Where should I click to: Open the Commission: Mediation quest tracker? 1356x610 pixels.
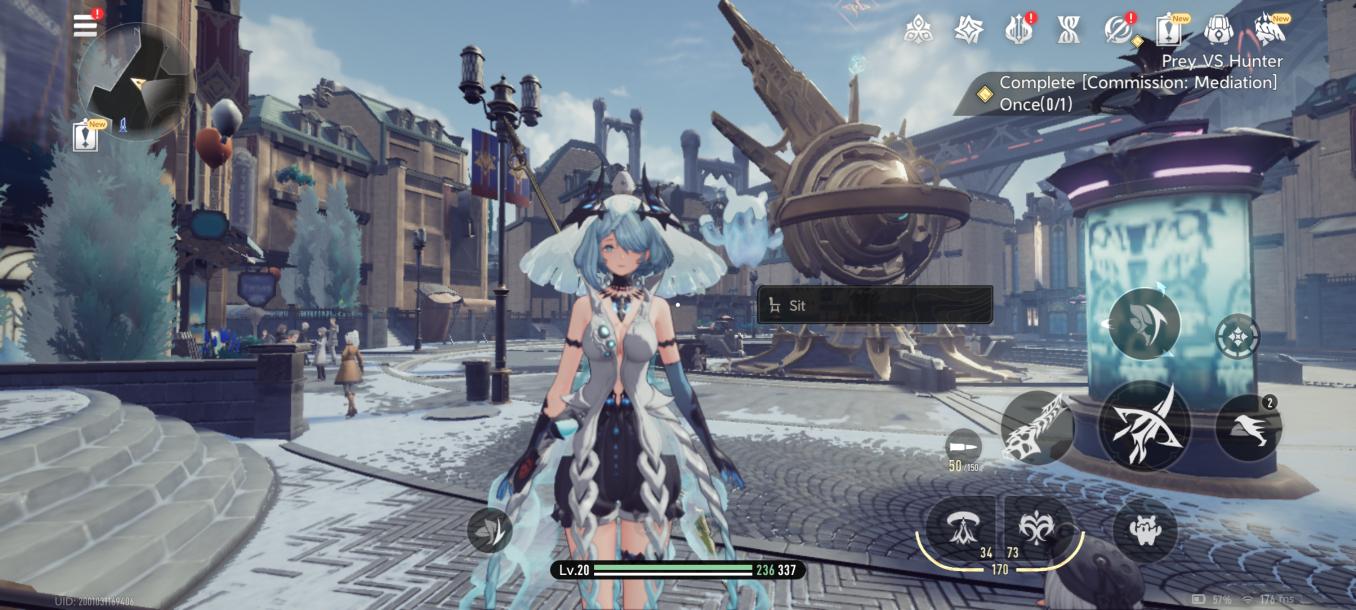point(1130,93)
